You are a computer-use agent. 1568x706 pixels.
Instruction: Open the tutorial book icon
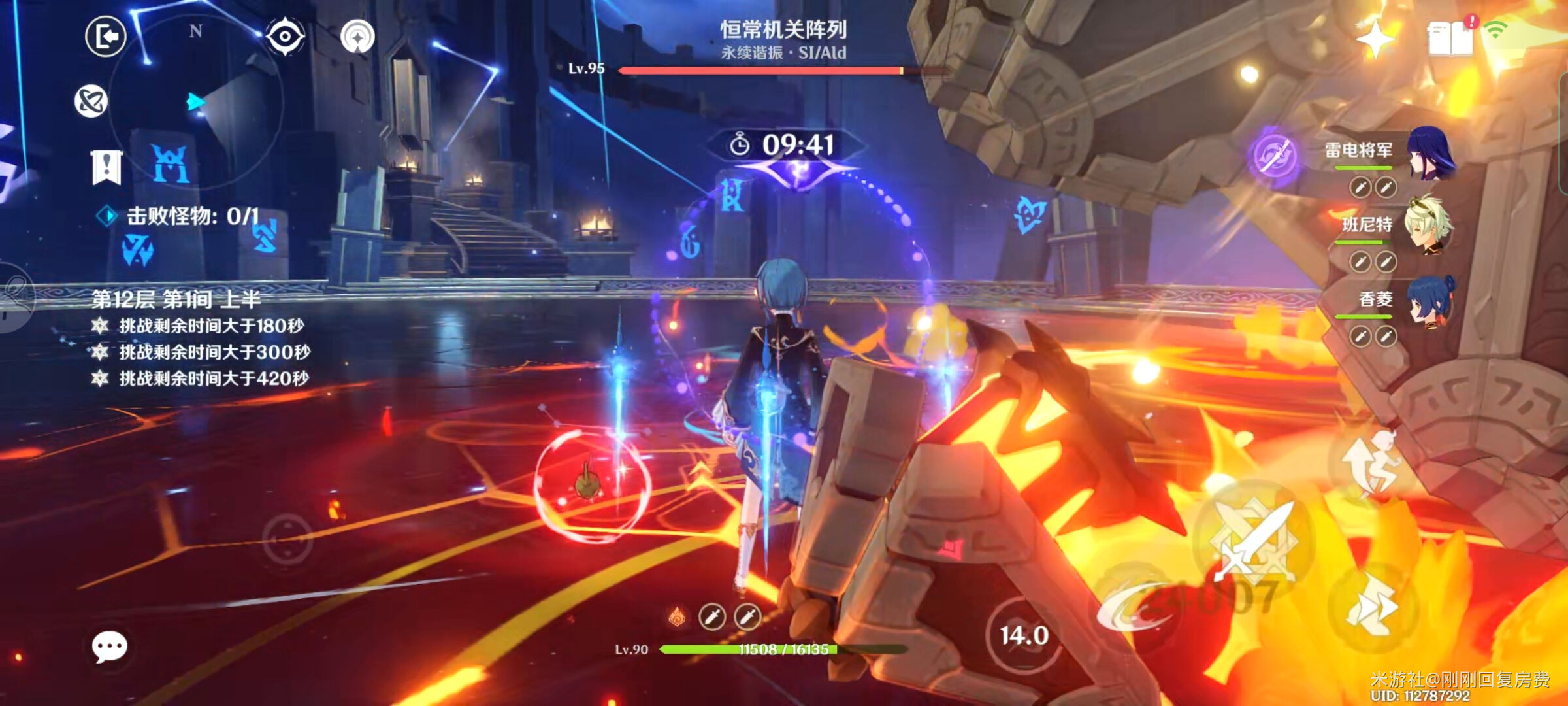coord(1450,39)
